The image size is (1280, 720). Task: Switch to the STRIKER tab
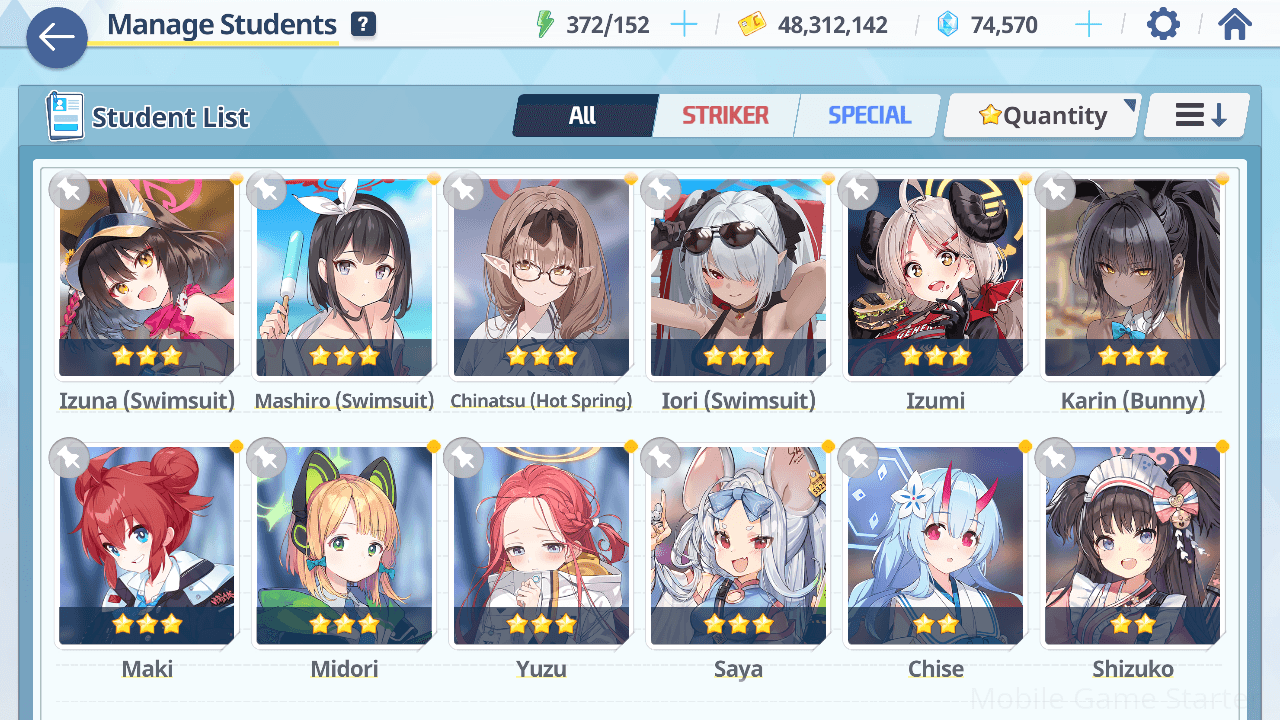click(x=725, y=116)
